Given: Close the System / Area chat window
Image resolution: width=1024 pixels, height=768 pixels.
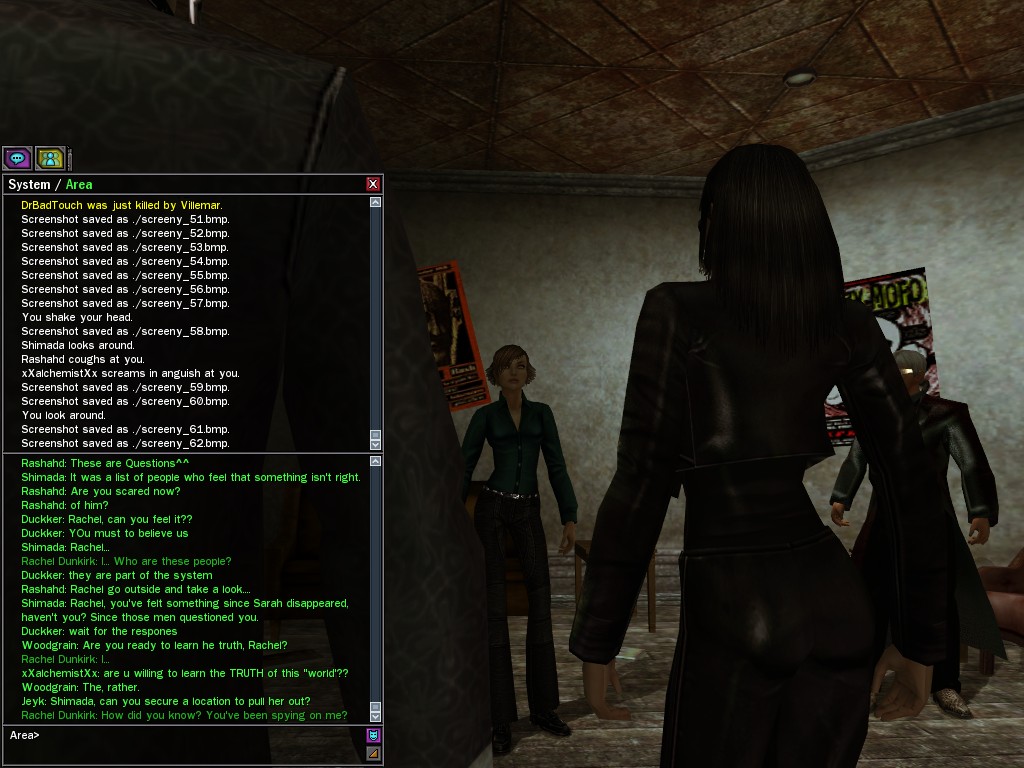Looking at the screenshot, I should [x=373, y=184].
